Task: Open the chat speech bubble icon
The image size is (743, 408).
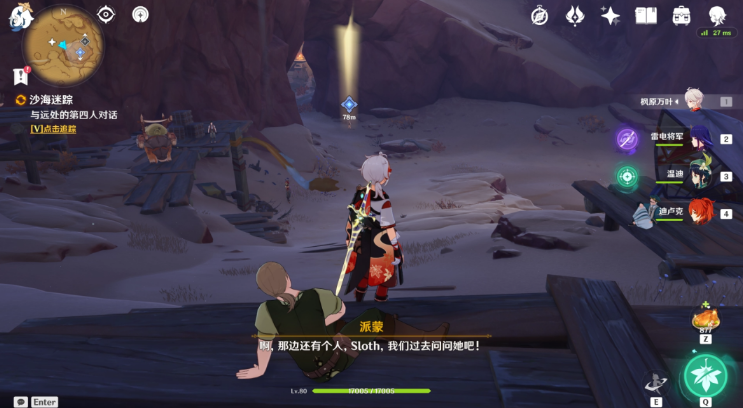Action: pos(20,401)
